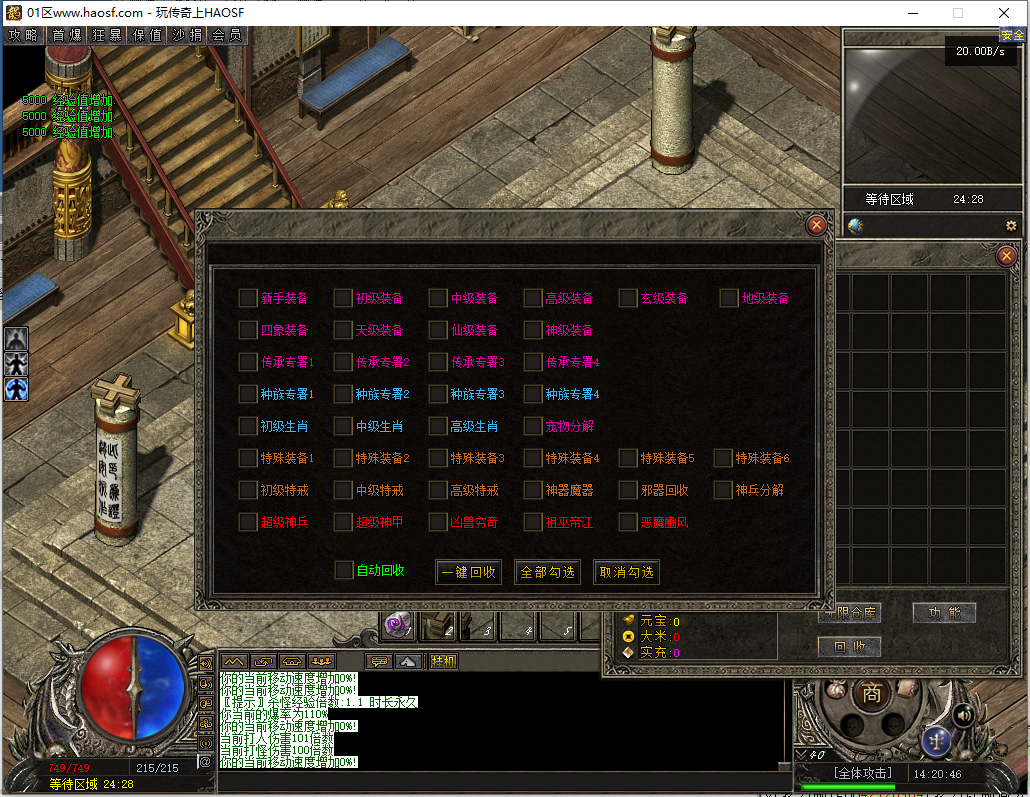This screenshot has height=797, width=1030.
Task: Select all with 全部勾选 button
Action: pos(547,572)
